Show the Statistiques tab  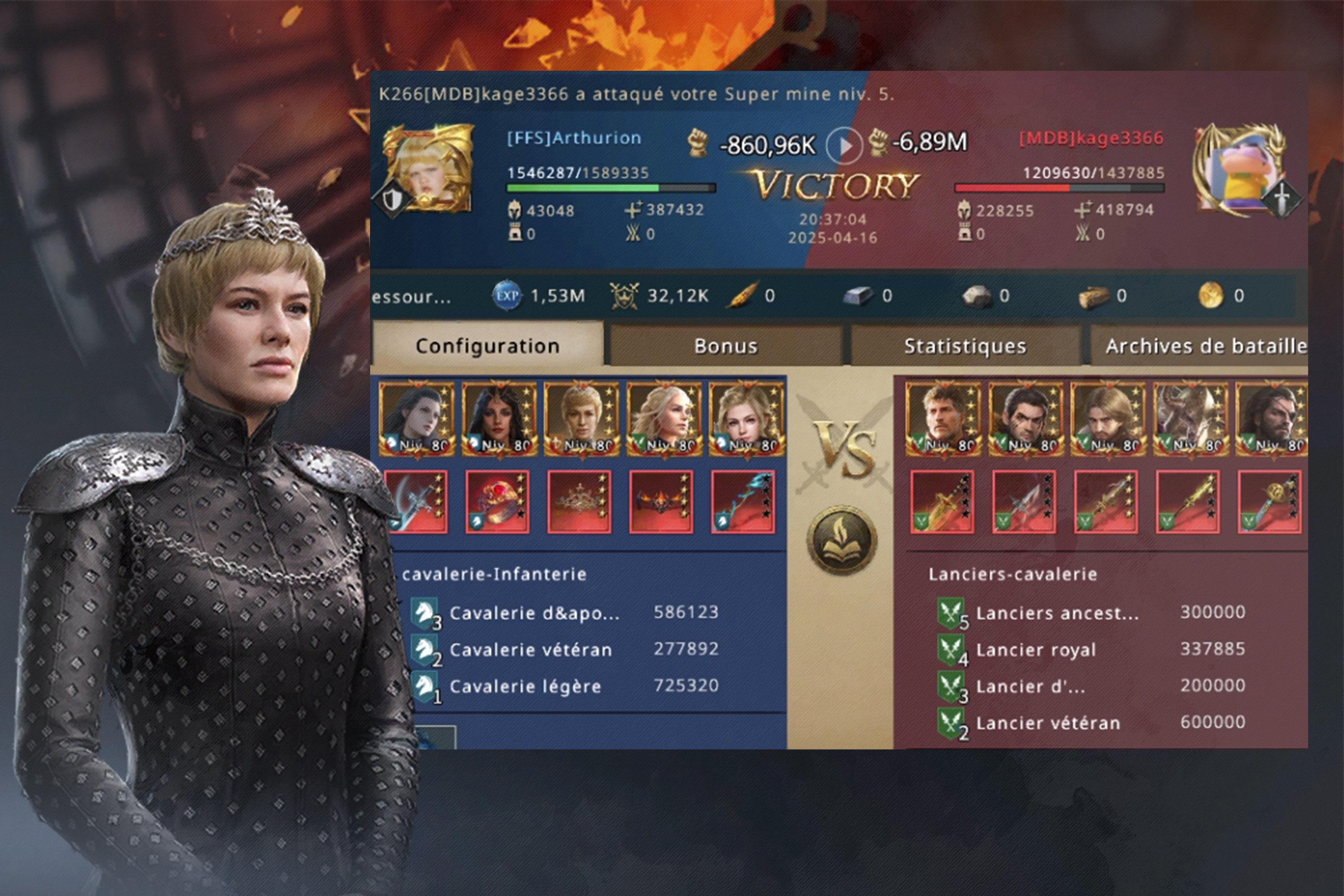point(965,346)
